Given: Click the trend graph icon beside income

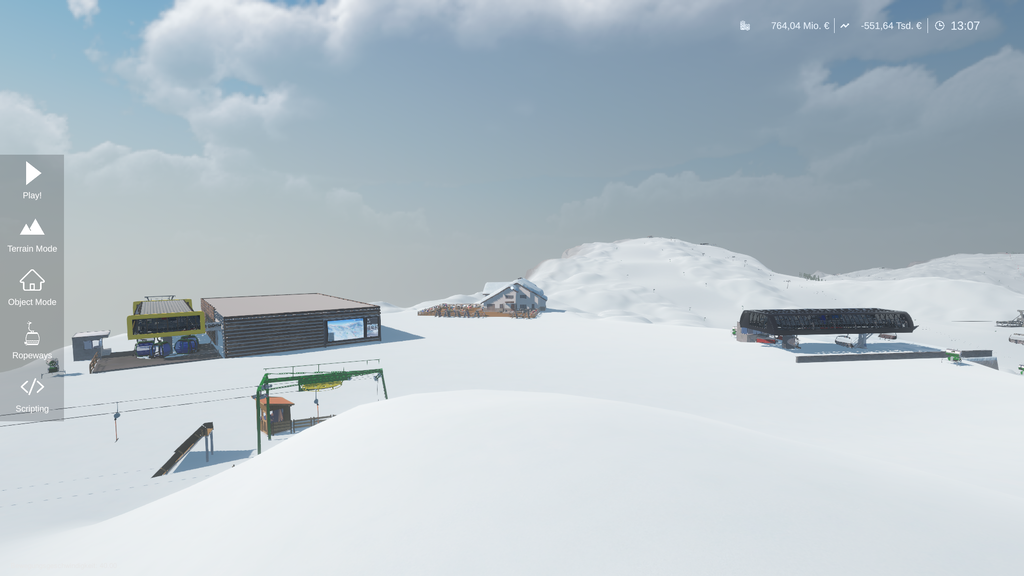Looking at the screenshot, I should coord(845,26).
